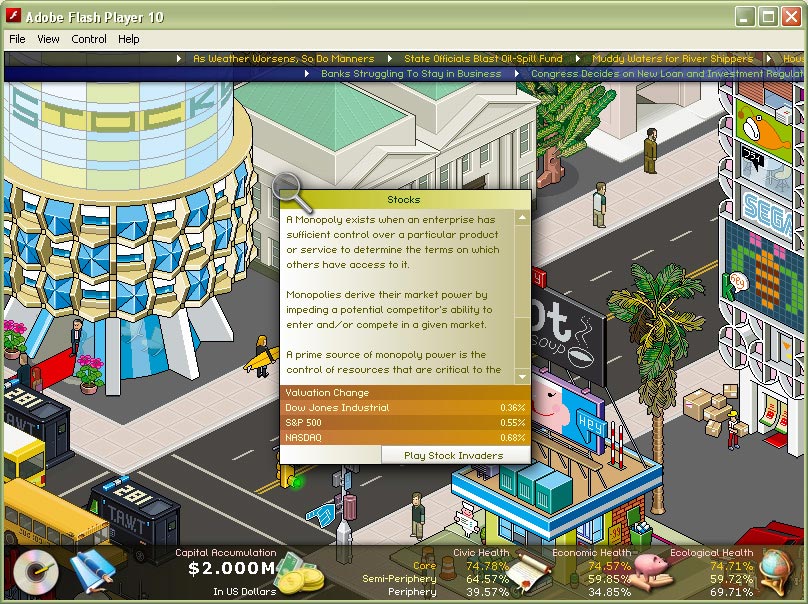Click the State Officials Blast Oil-Spill Fund headline
Image resolution: width=808 pixels, height=604 pixels.
(483, 59)
